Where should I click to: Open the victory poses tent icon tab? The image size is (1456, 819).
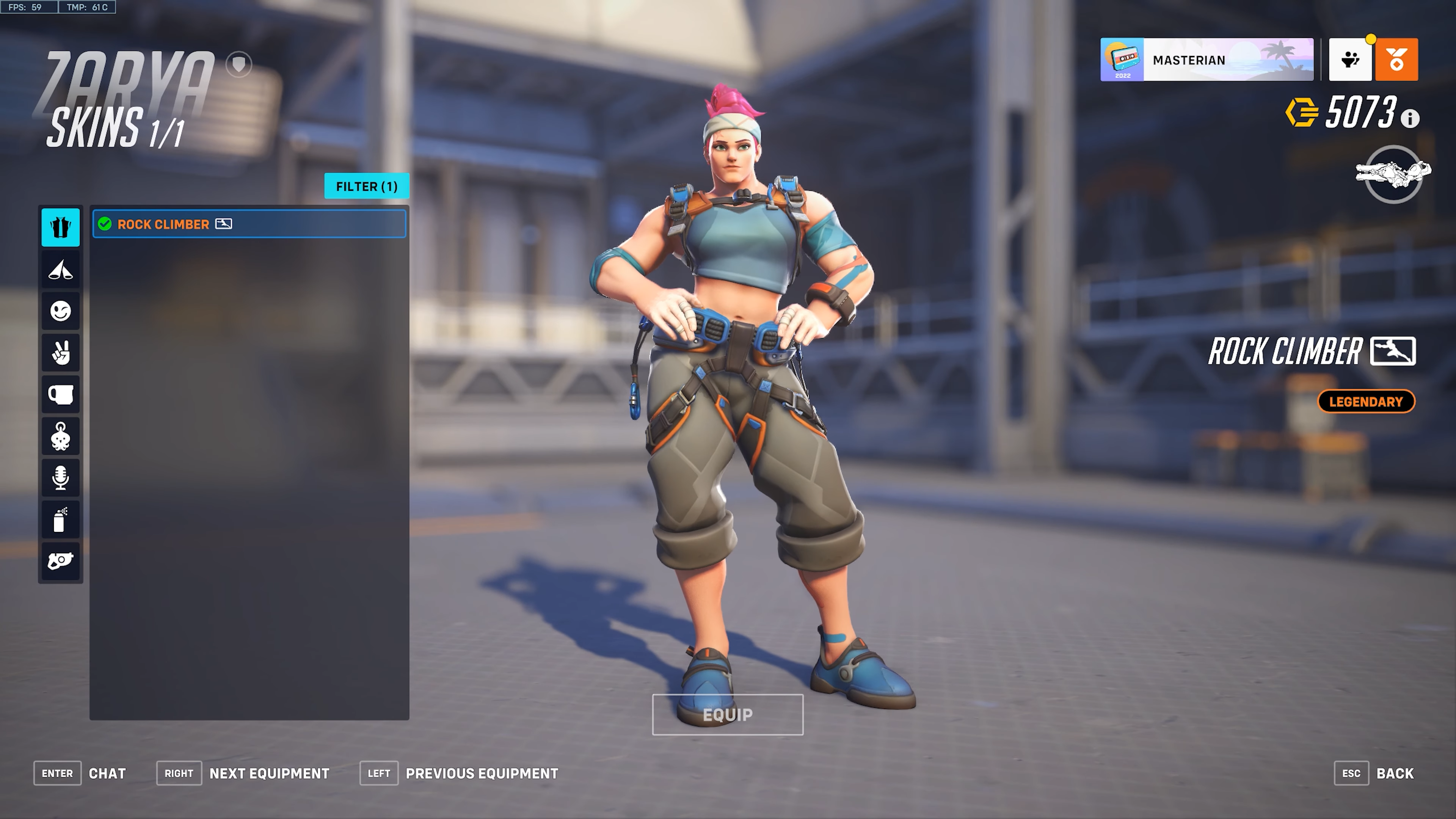pyautogui.click(x=61, y=270)
